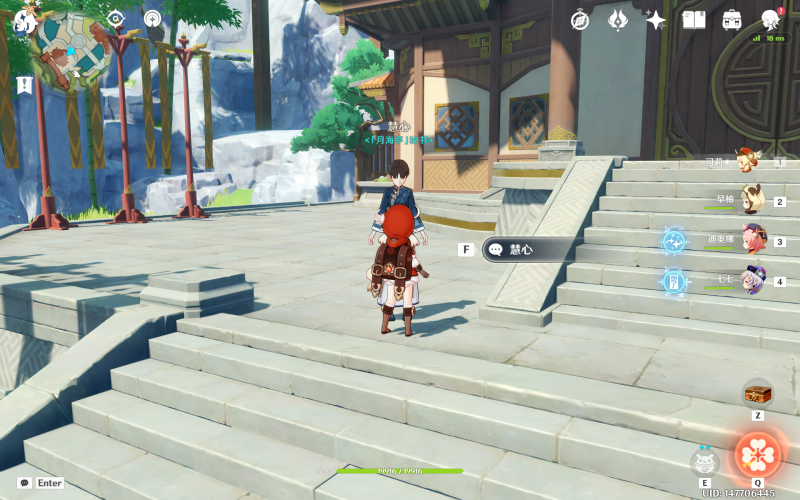
Task: Open the winged Wish icon
Action: [x=618, y=19]
